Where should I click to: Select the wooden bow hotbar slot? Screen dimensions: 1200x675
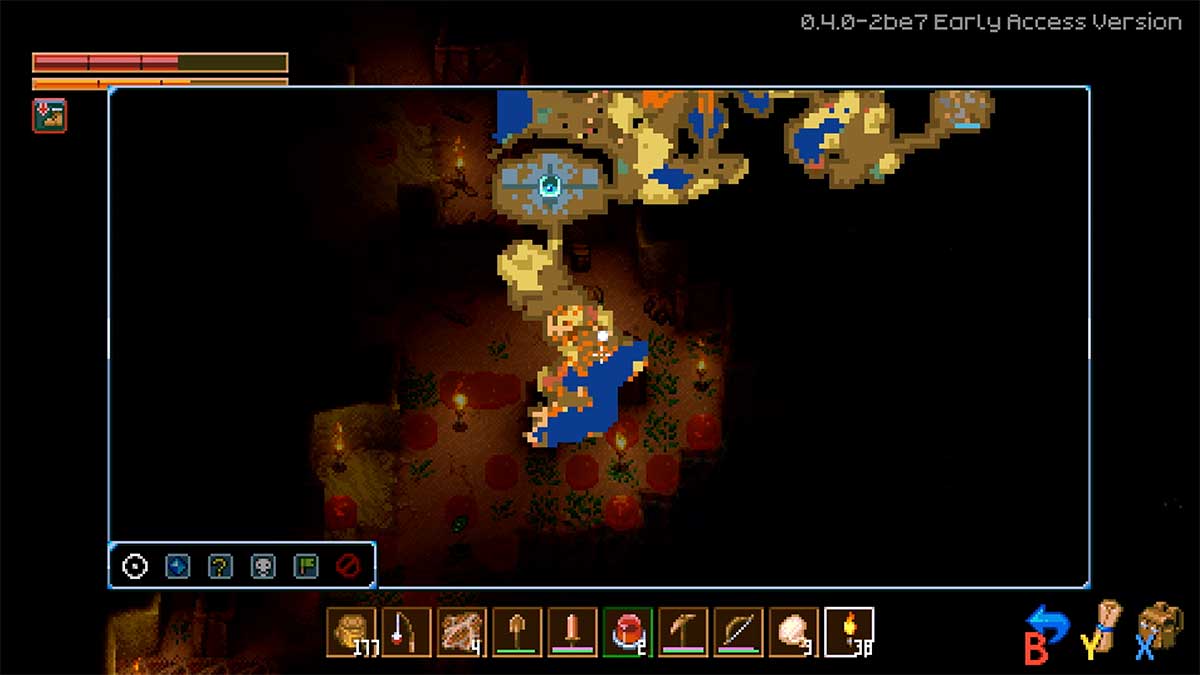tap(738, 632)
